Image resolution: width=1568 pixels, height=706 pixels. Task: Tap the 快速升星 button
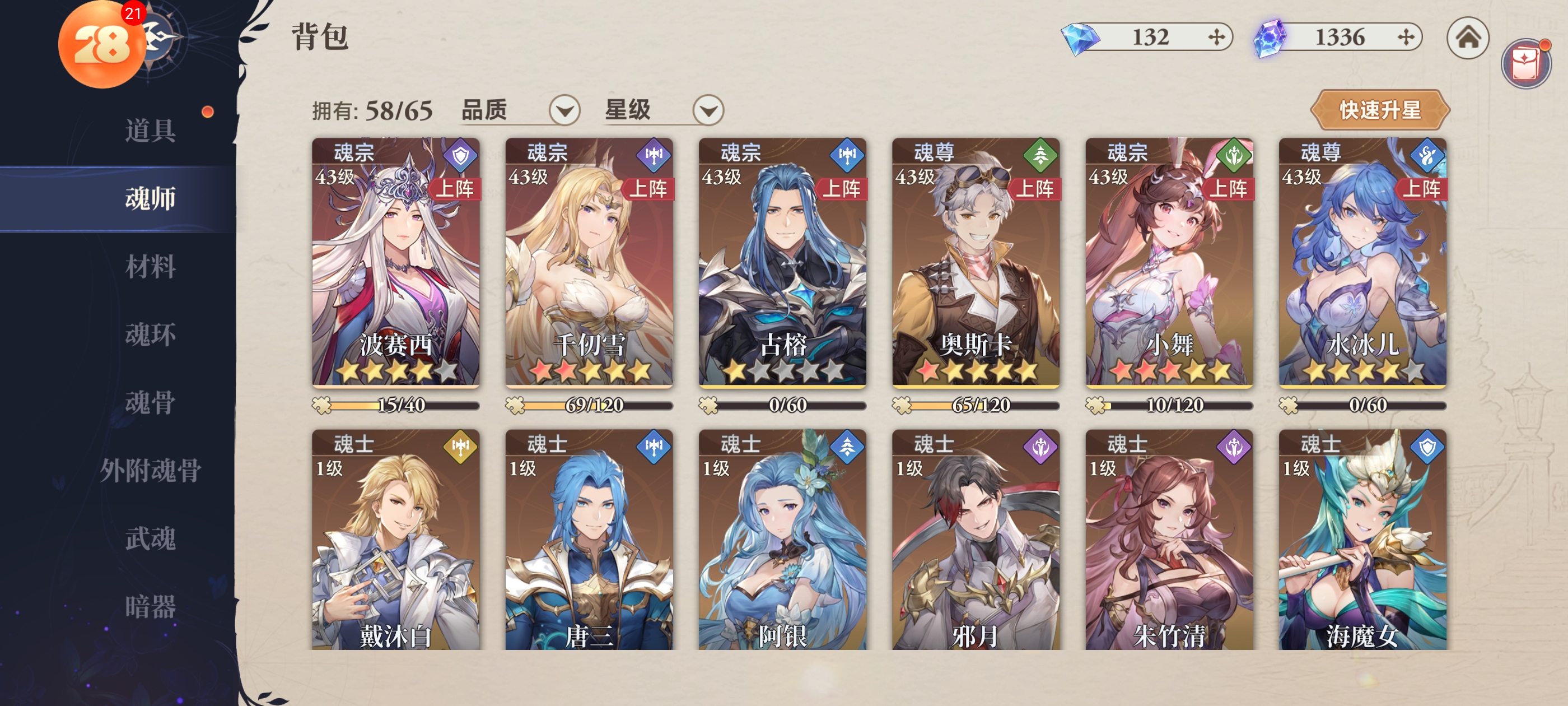tap(1379, 110)
